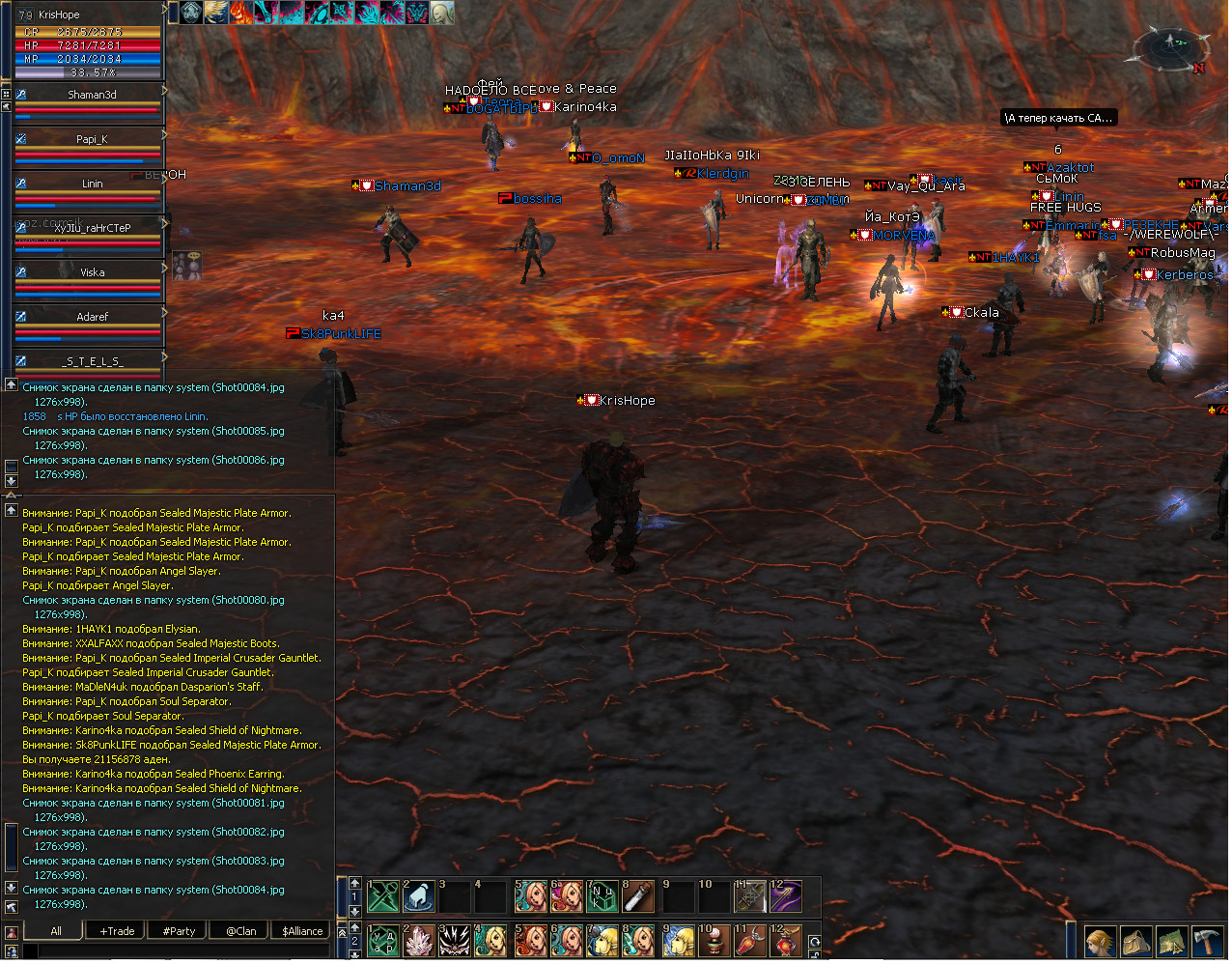The height and width of the screenshot is (964, 1232).
Task: Click the flaming red buff icon
Action: (x=240, y=13)
